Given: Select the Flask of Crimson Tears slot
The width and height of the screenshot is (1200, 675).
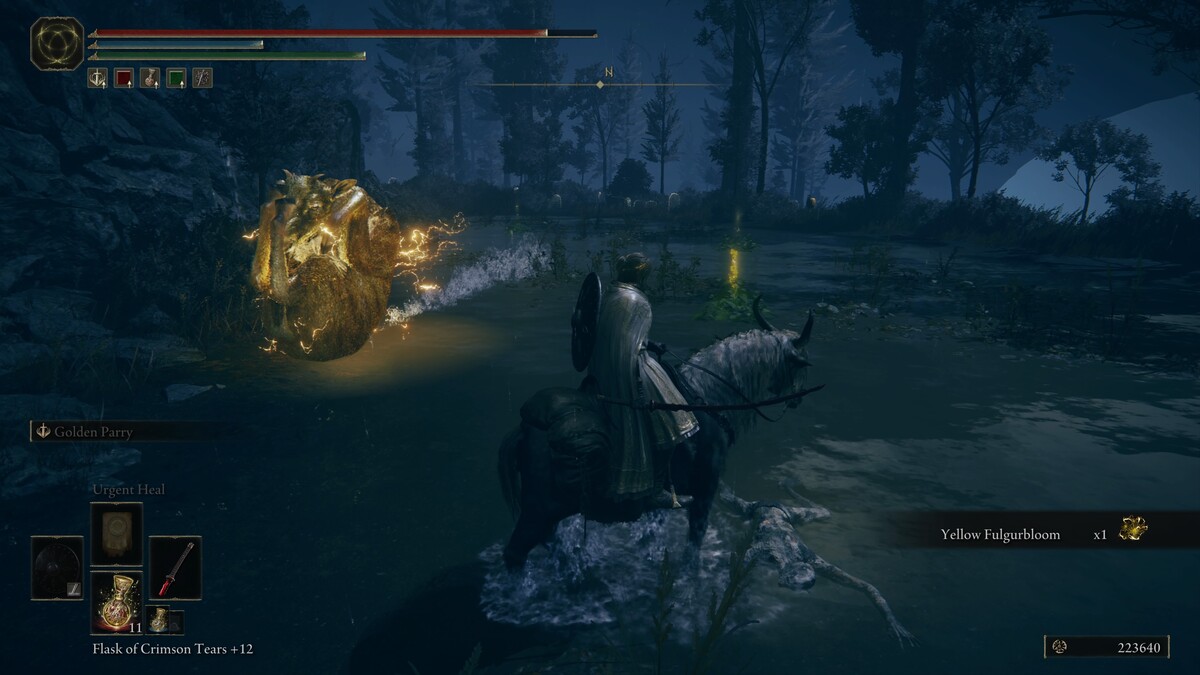Looking at the screenshot, I should 116,602.
